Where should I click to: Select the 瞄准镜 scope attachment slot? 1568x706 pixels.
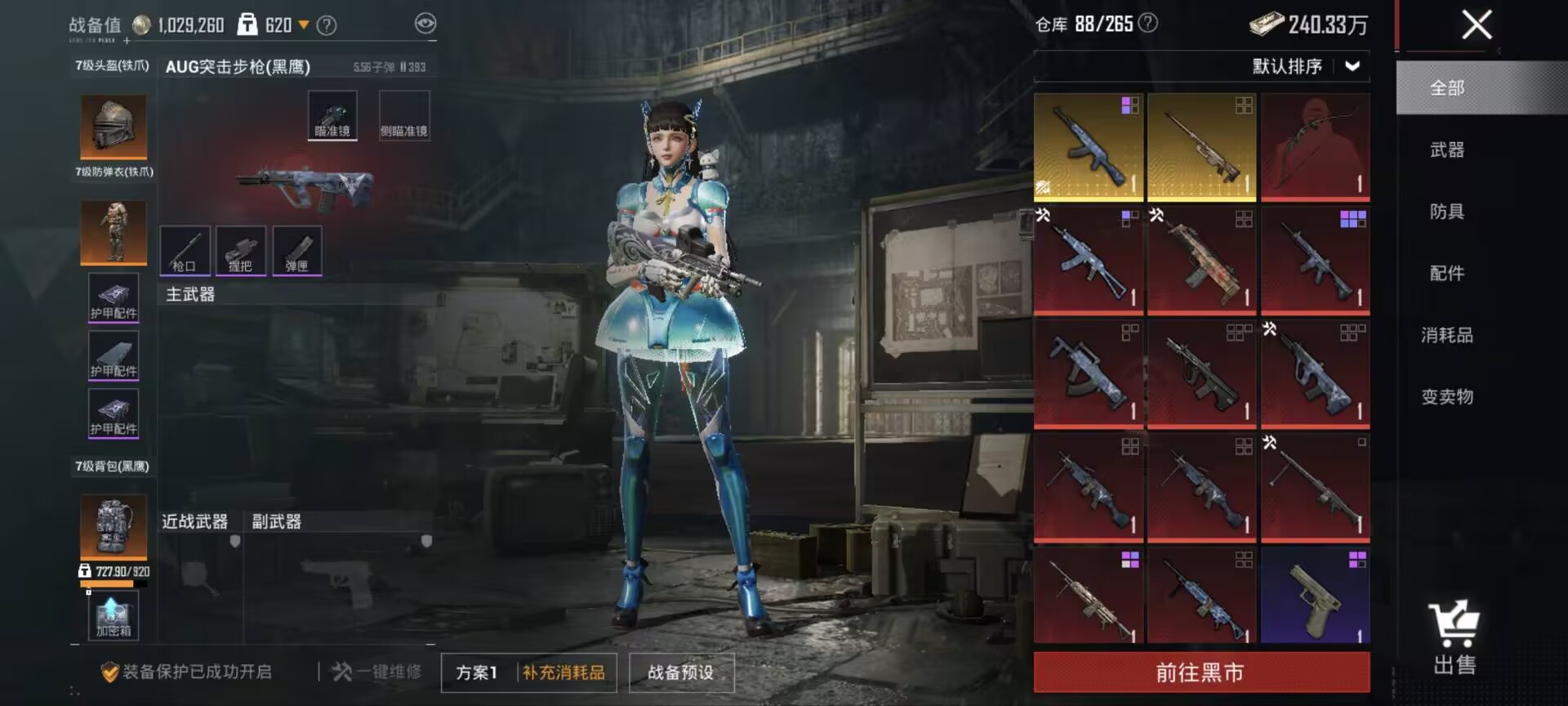pos(332,115)
